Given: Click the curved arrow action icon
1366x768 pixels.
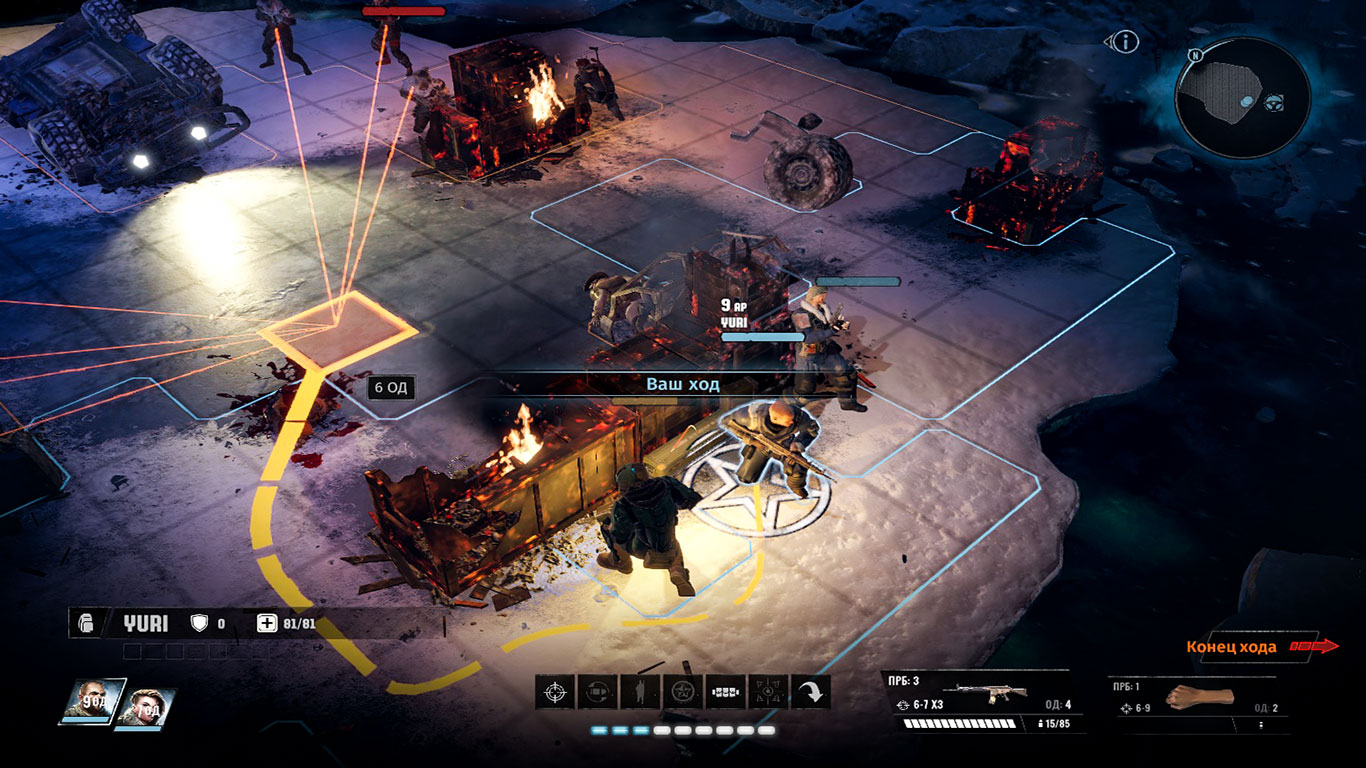Looking at the screenshot, I should (810, 691).
